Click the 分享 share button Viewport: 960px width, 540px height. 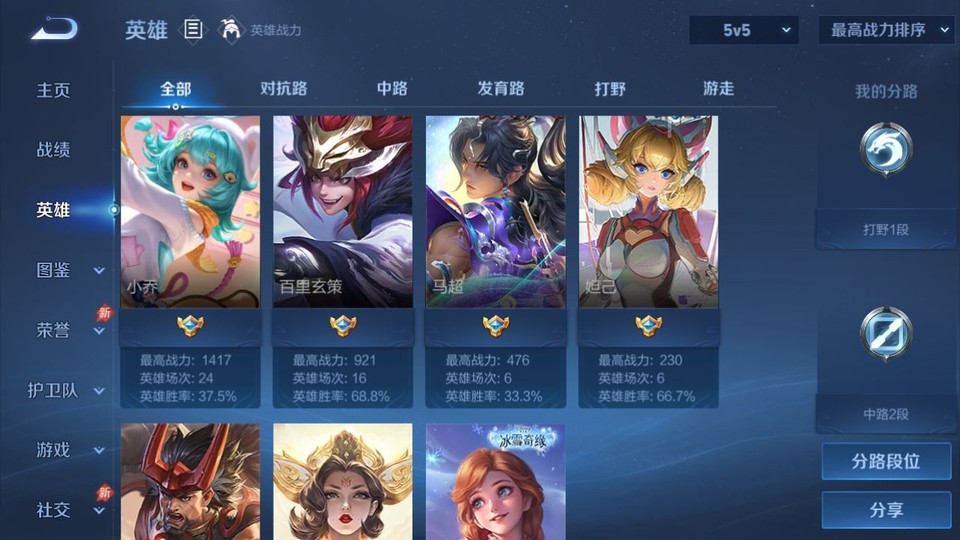click(886, 510)
